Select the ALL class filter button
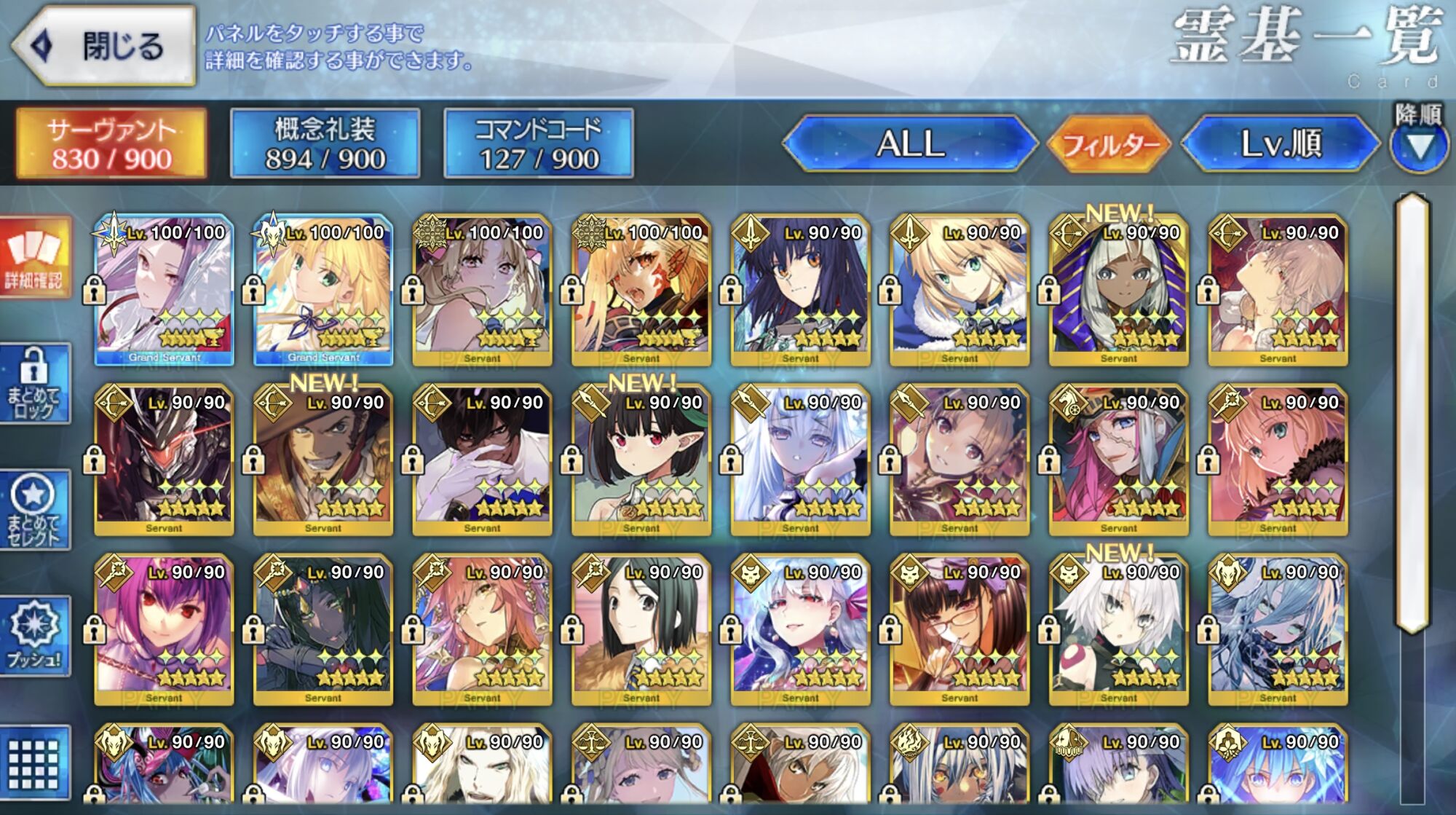Viewport: 1456px width, 815px height. click(910, 143)
